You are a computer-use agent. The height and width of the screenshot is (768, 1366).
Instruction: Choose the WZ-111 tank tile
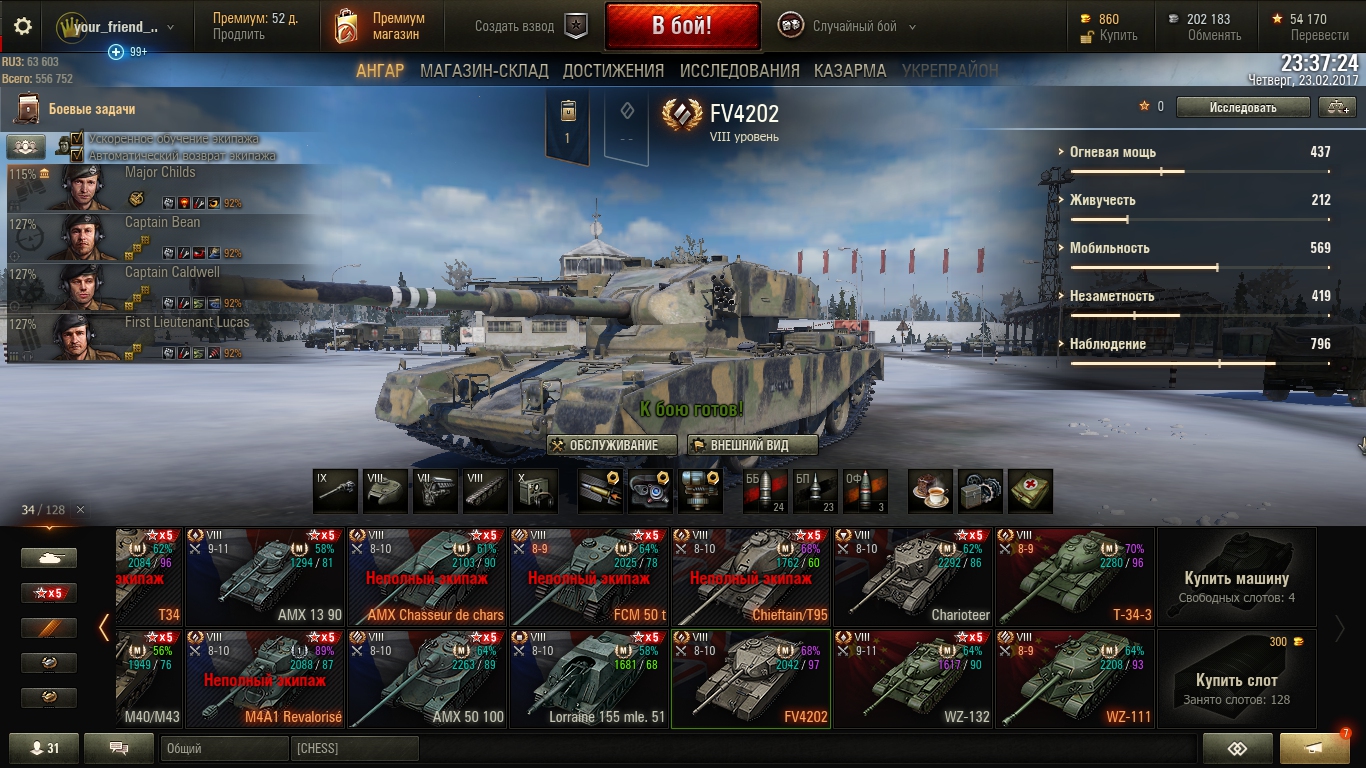(x=1075, y=679)
